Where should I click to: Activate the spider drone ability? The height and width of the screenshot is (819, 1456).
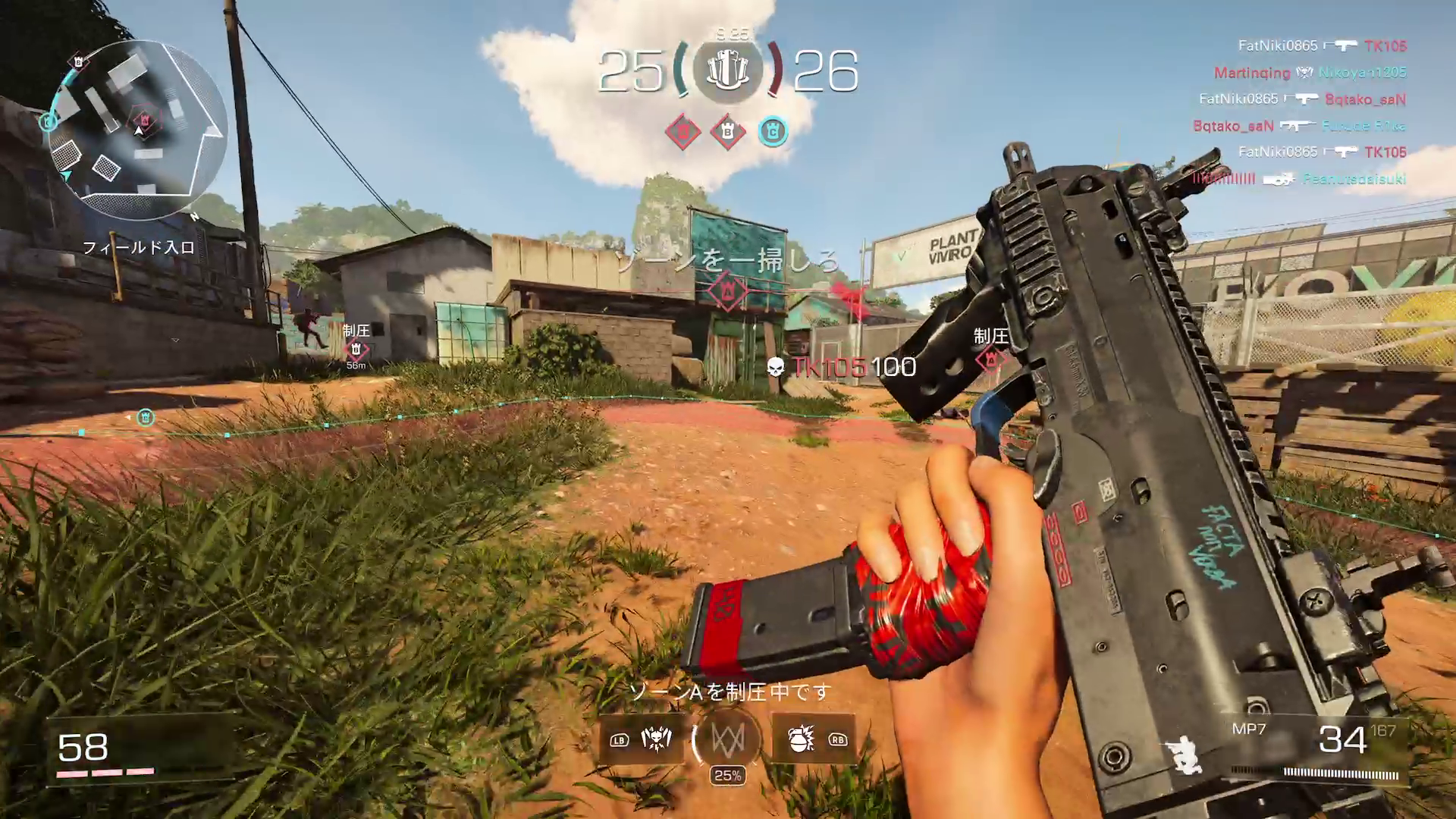click(x=656, y=739)
